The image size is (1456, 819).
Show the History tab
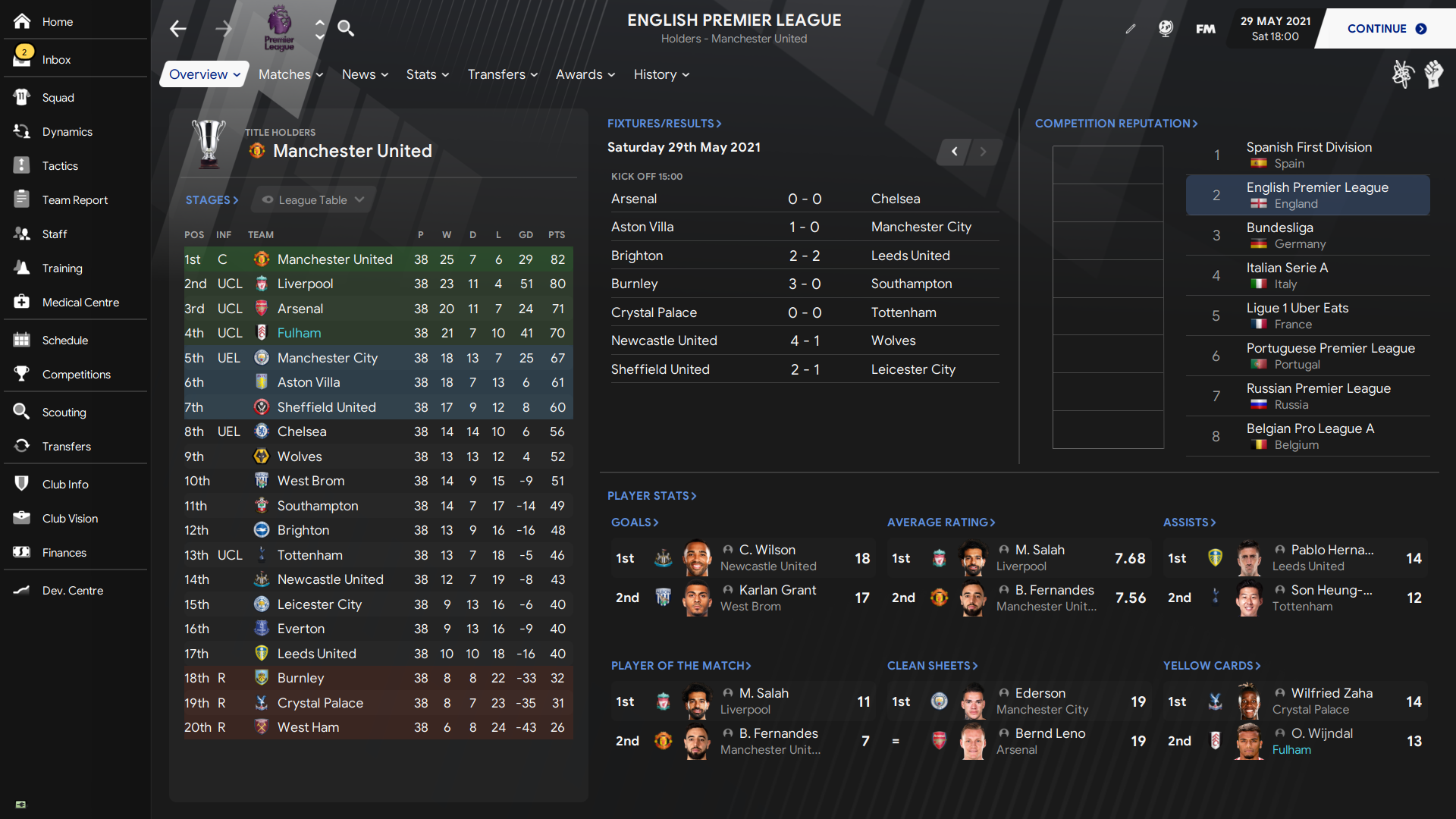661,74
